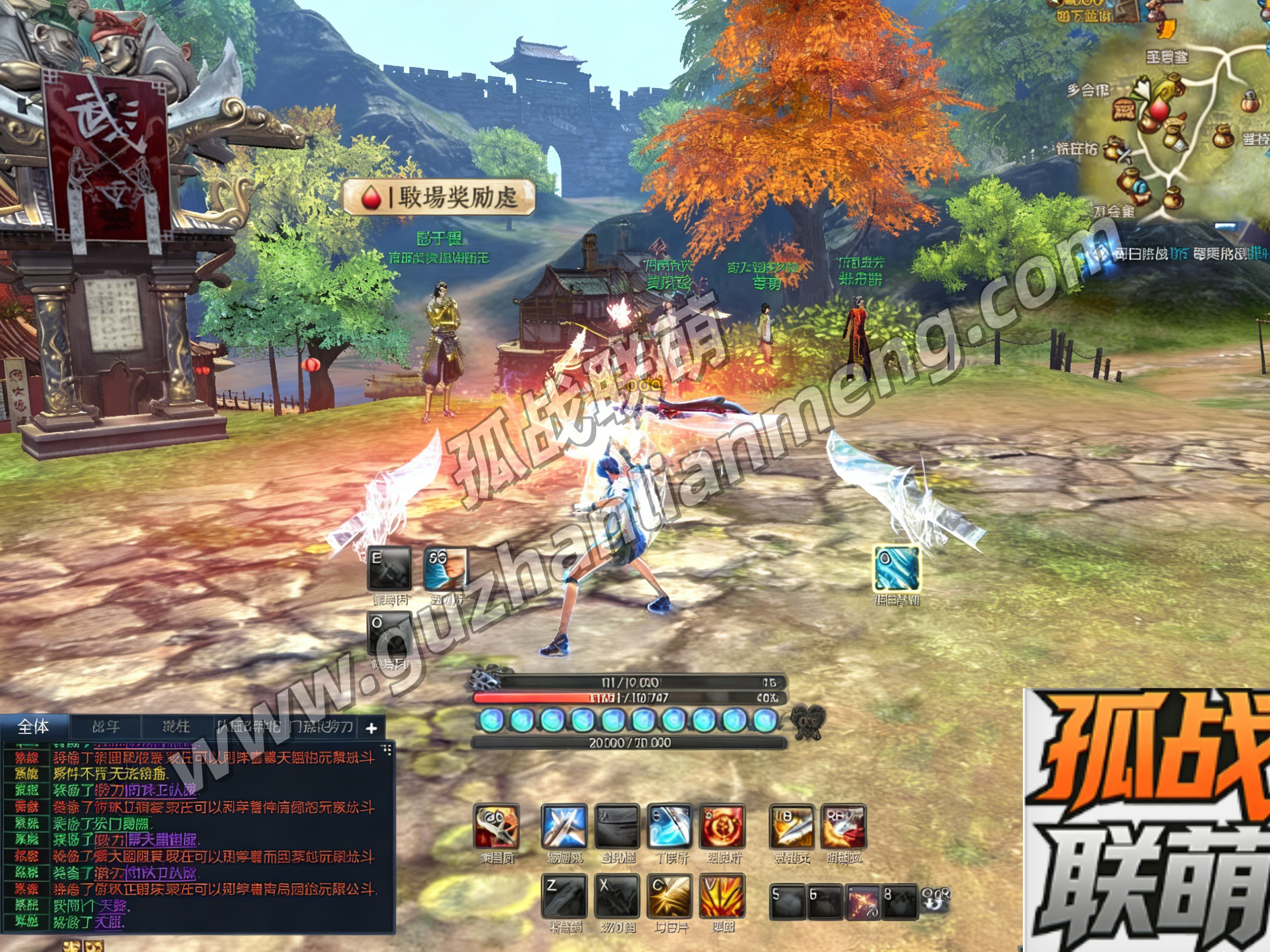Activate the golden sword thrust skill
The image size is (1270, 952).
(792, 827)
